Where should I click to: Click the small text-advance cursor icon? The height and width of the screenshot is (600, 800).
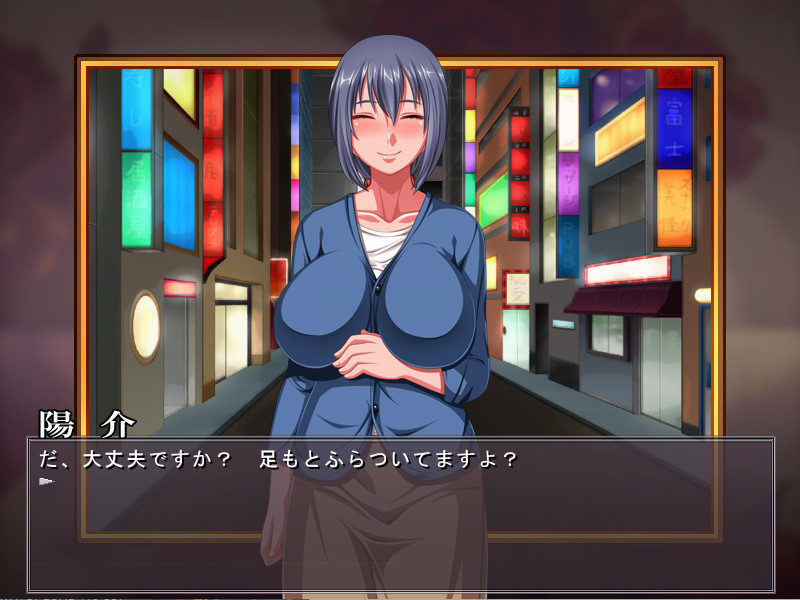click(46, 482)
